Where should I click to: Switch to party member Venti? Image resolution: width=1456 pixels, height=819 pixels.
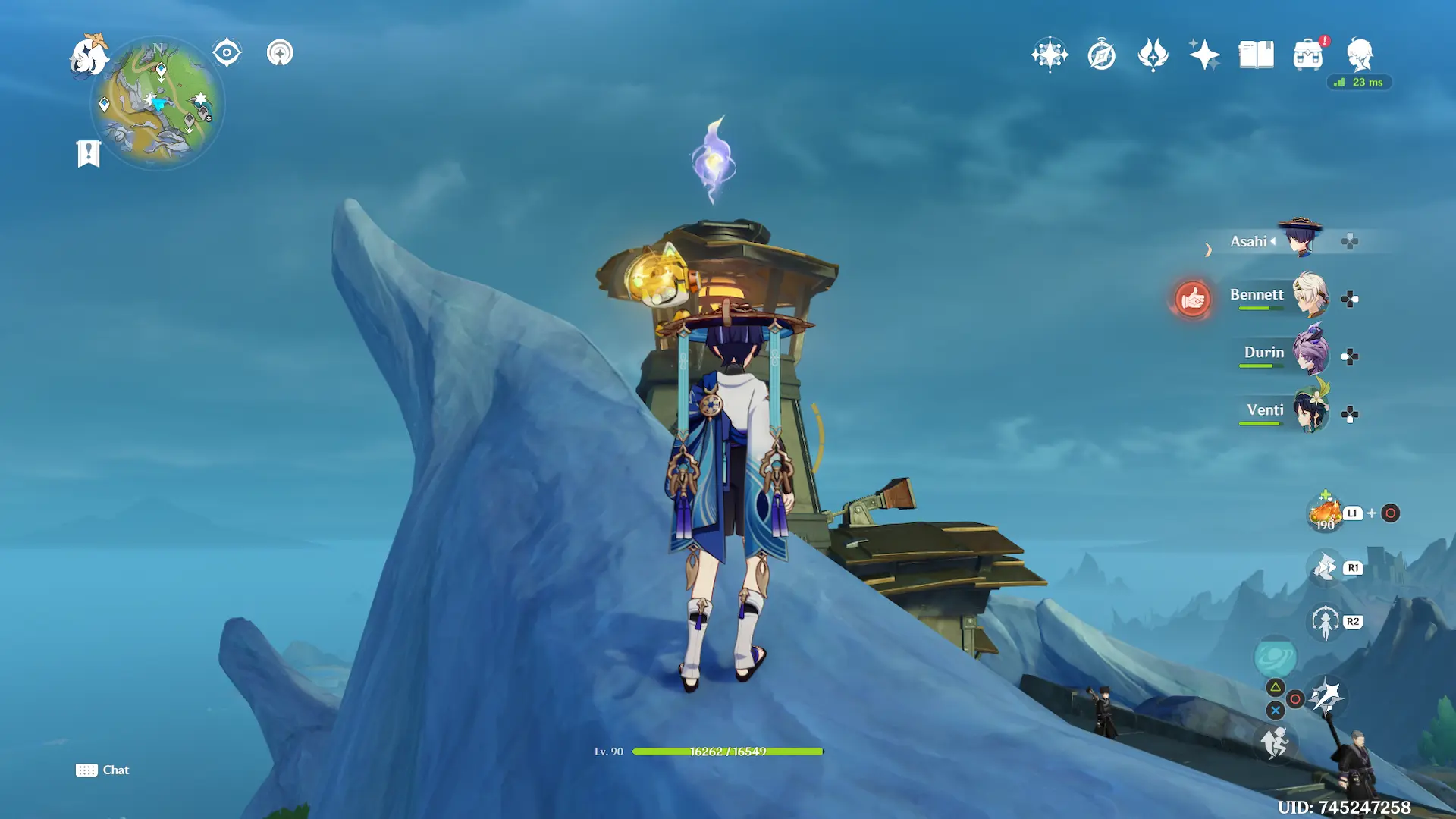(1310, 411)
